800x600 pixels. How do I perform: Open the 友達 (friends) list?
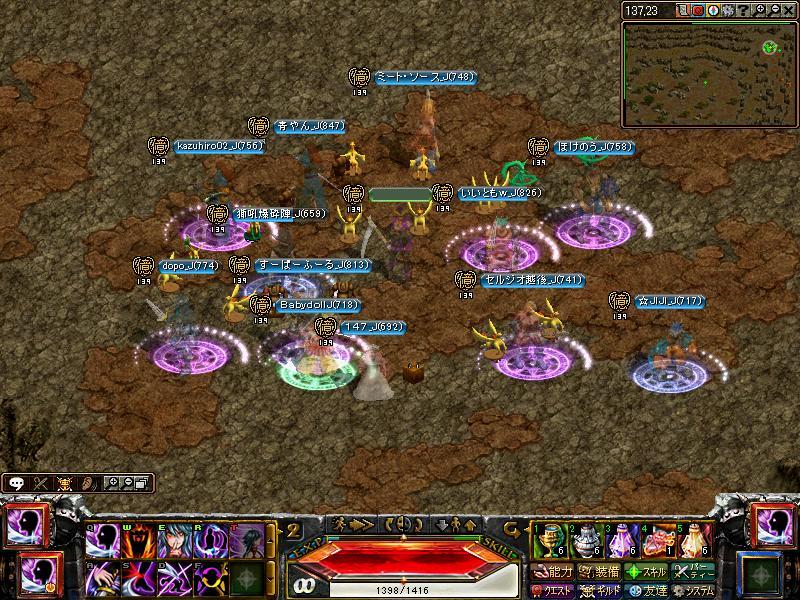648,590
